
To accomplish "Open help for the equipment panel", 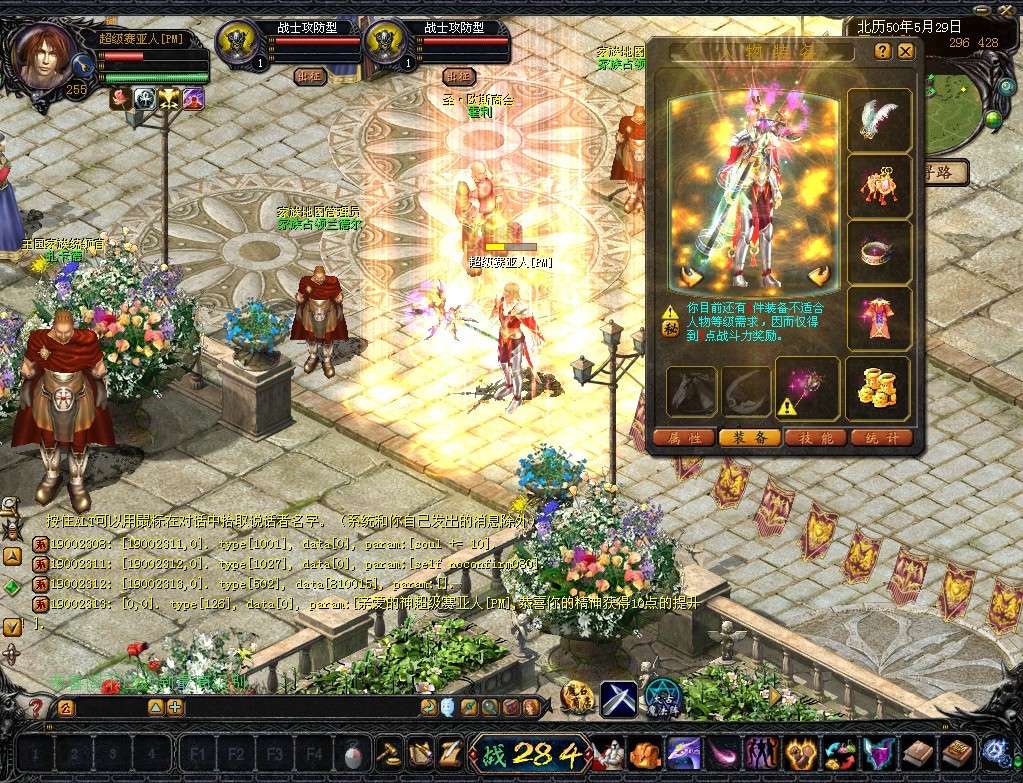I will click(x=882, y=51).
